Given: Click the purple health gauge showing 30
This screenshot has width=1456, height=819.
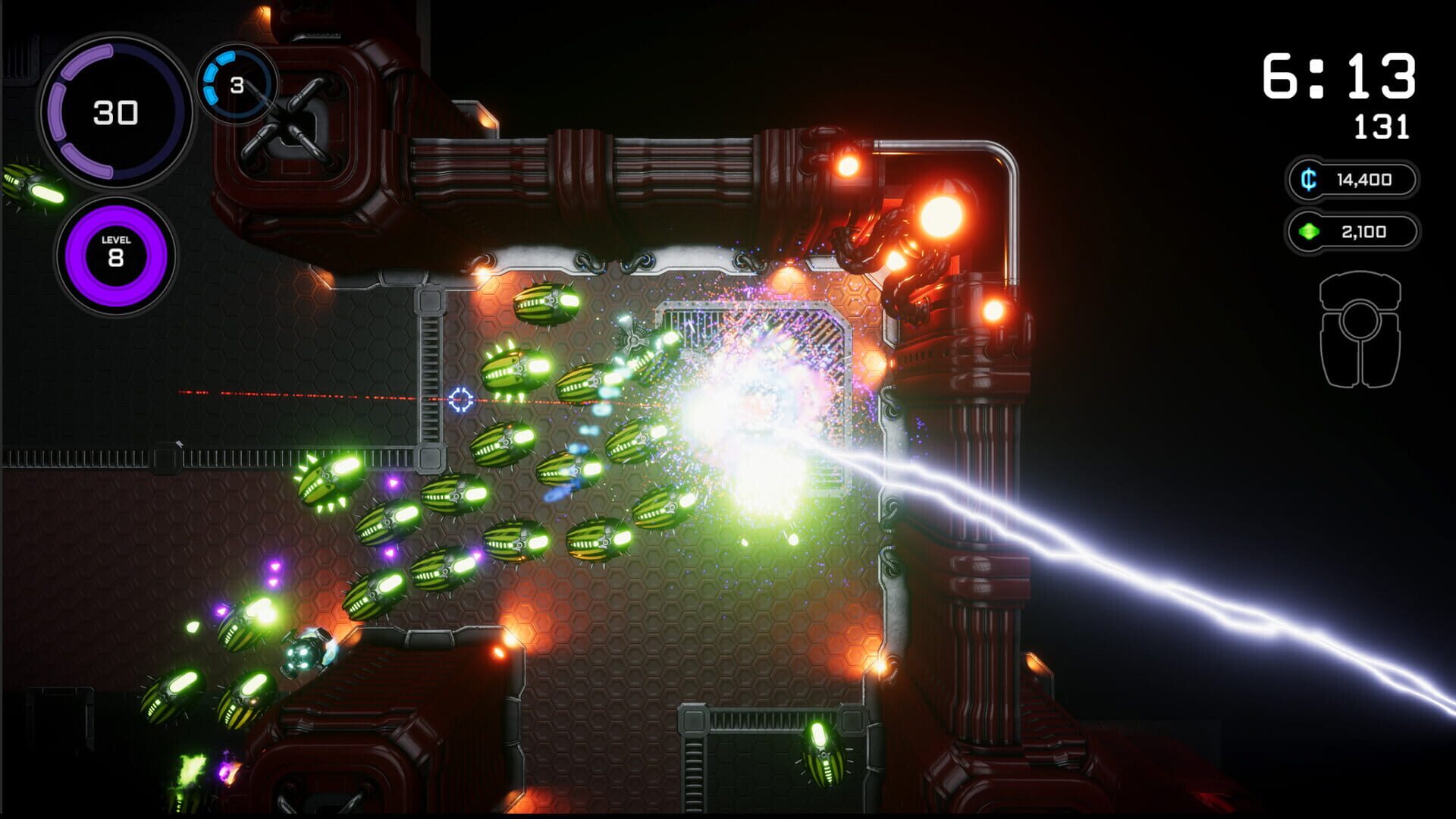Looking at the screenshot, I should click(115, 111).
